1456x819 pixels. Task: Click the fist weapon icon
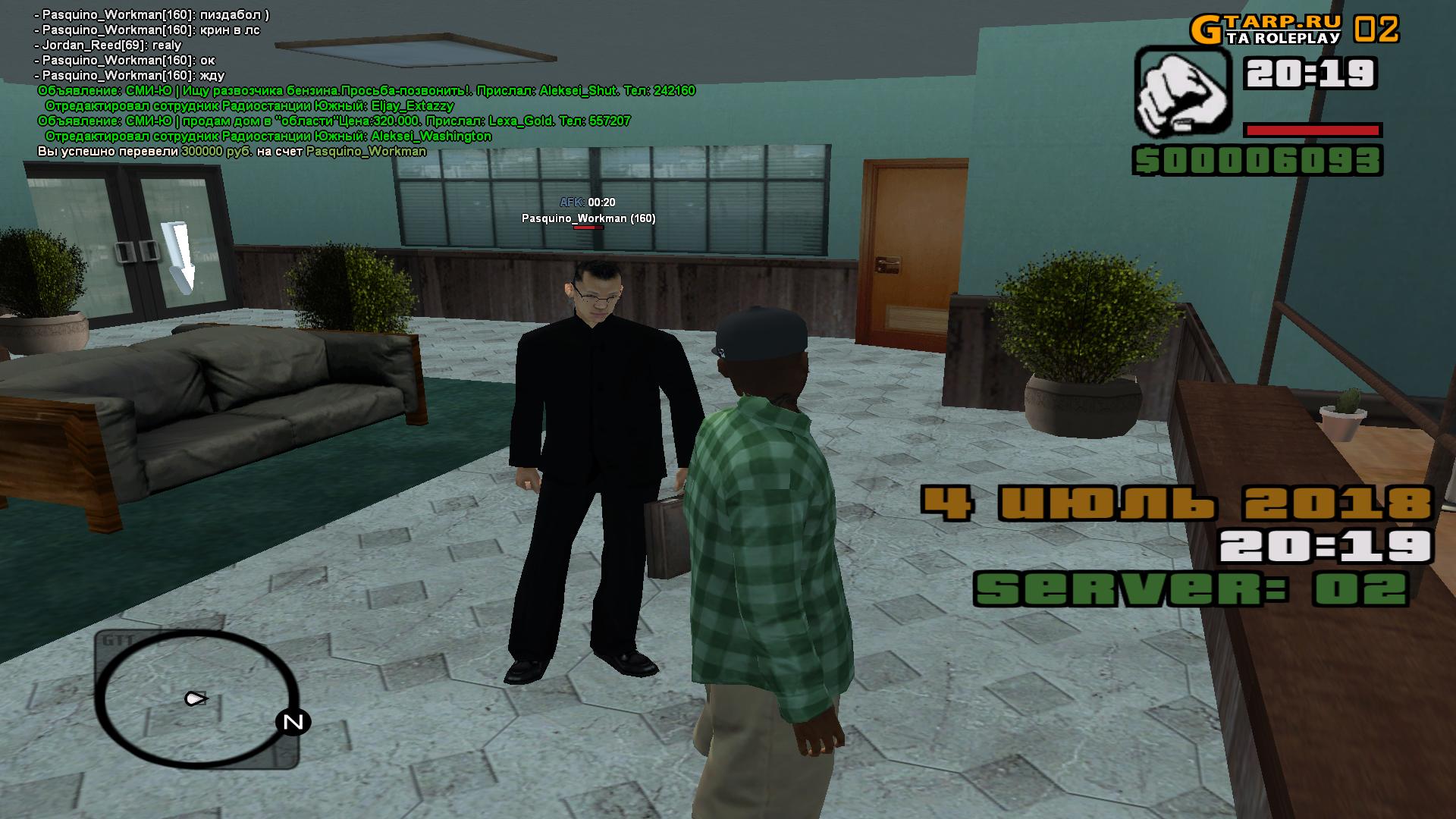coord(1181,91)
